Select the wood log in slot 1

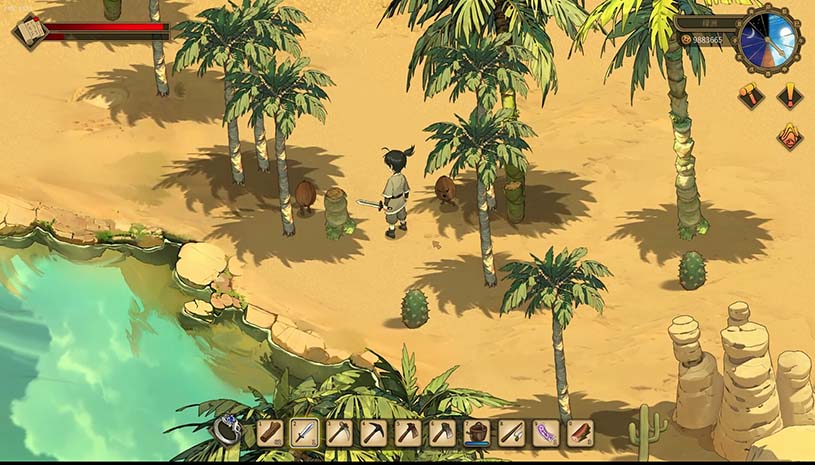(270, 433)
